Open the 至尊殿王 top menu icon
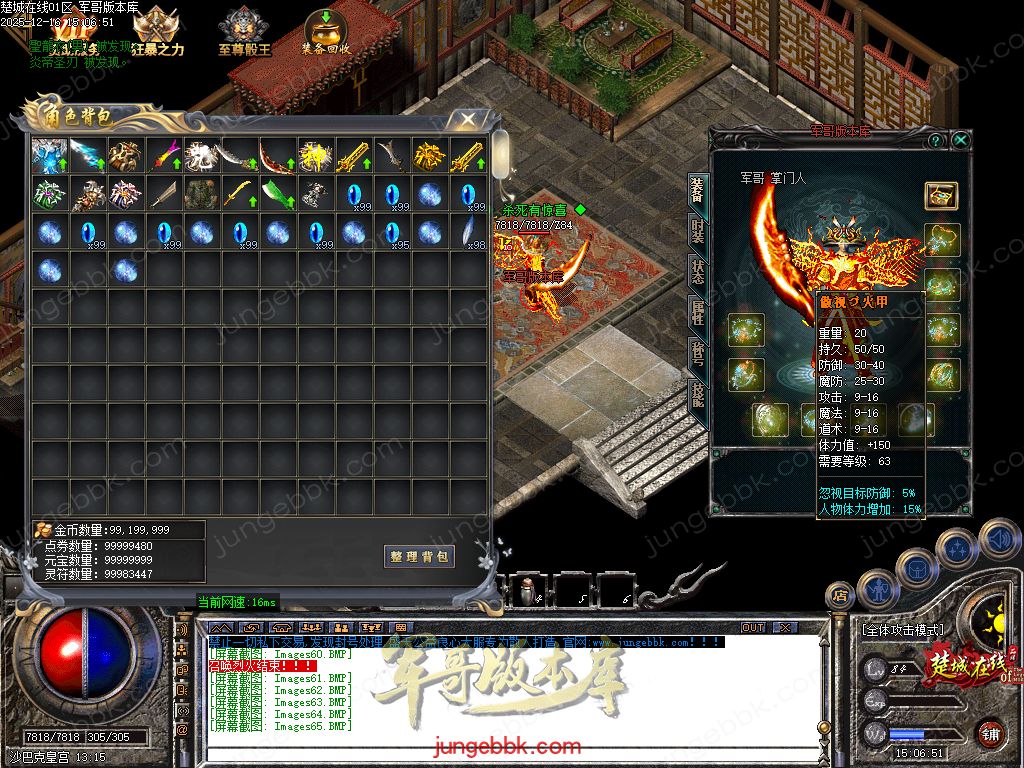Screen dimensions: 1024x768 pyautogui.click(x=244, y=32)
